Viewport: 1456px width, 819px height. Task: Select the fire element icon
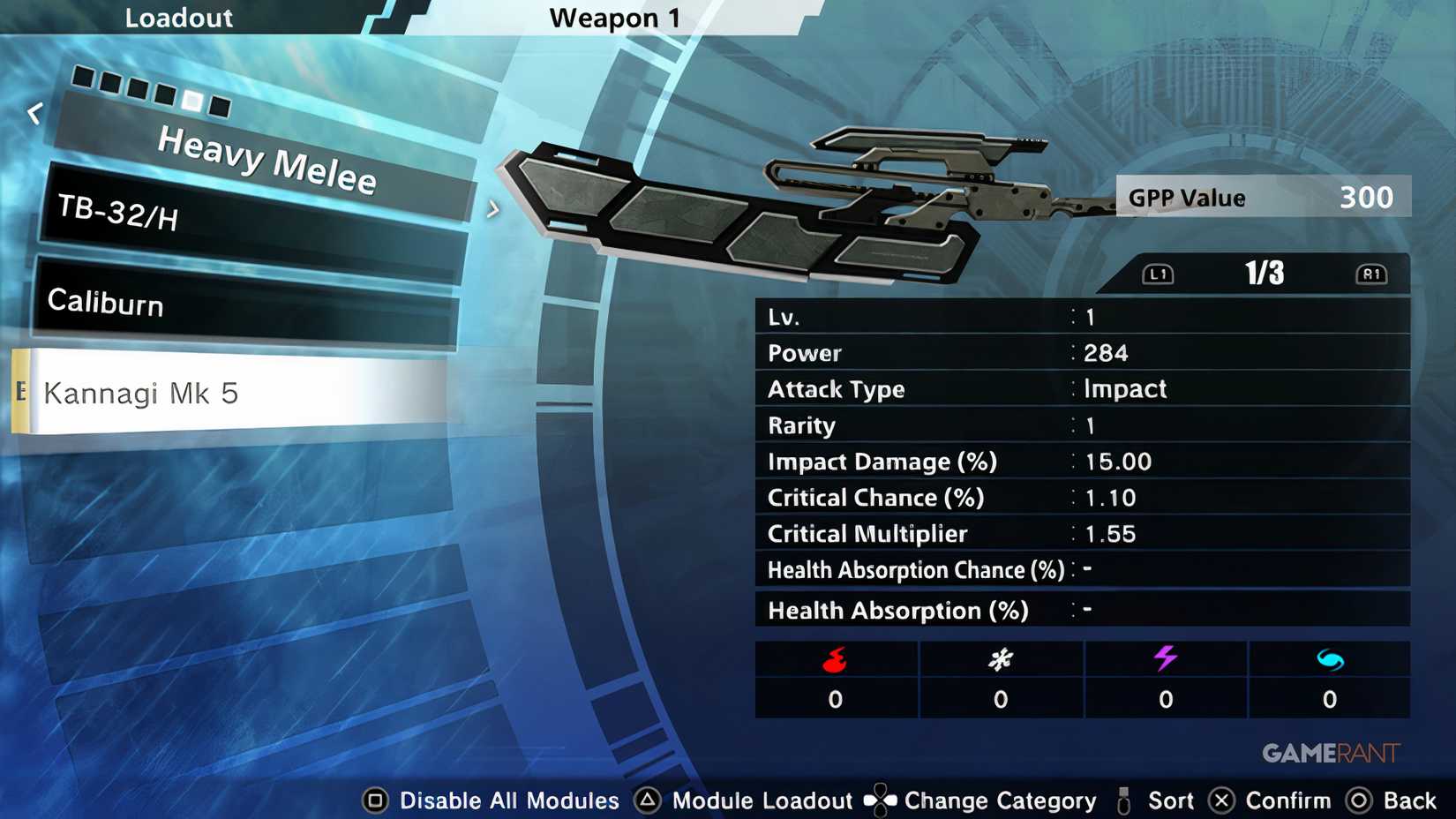click(835, 657)
